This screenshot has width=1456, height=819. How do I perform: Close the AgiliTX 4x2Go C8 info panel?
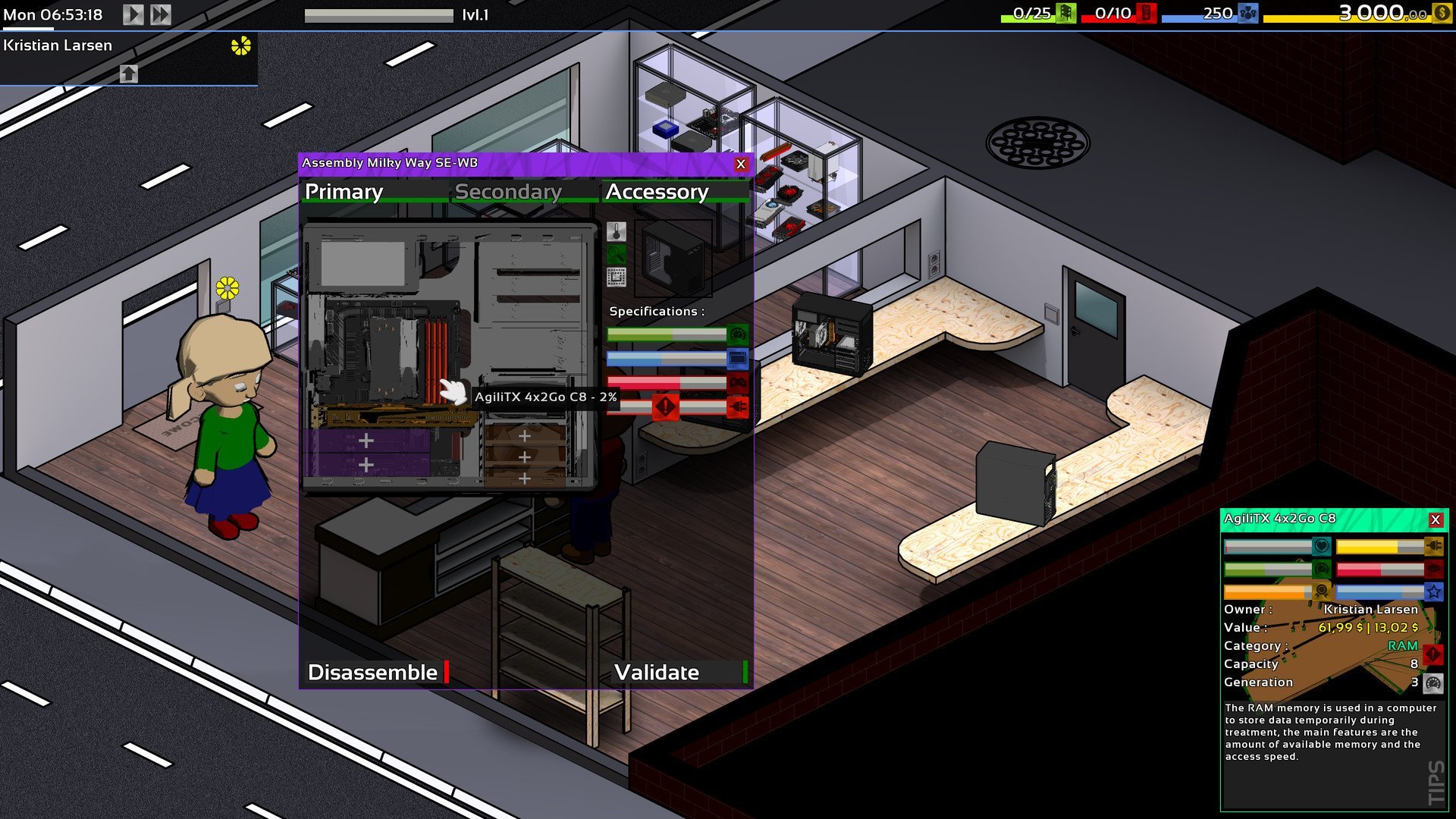[x=1435, y=519]
